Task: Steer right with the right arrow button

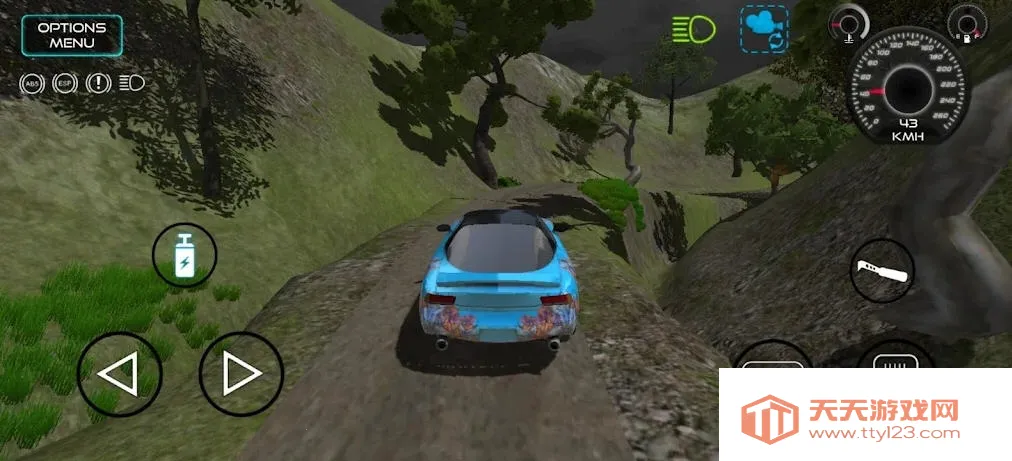Action: pos(241,375)
